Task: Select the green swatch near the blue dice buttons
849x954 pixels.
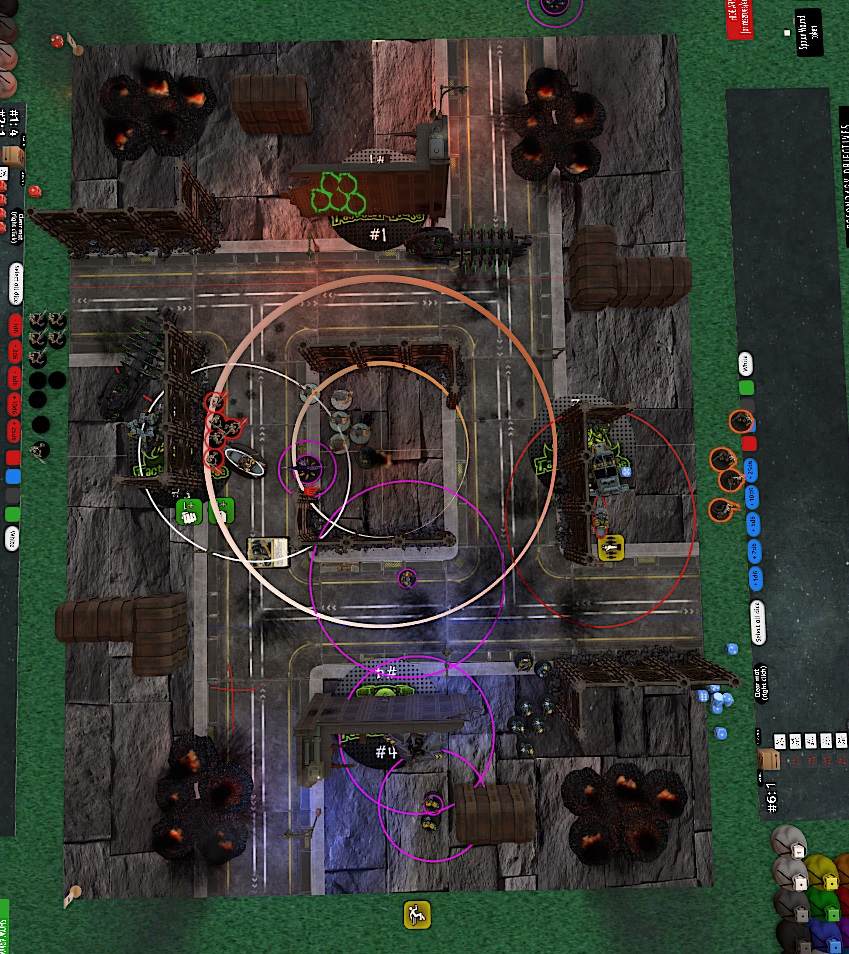Action: point(747,388)
